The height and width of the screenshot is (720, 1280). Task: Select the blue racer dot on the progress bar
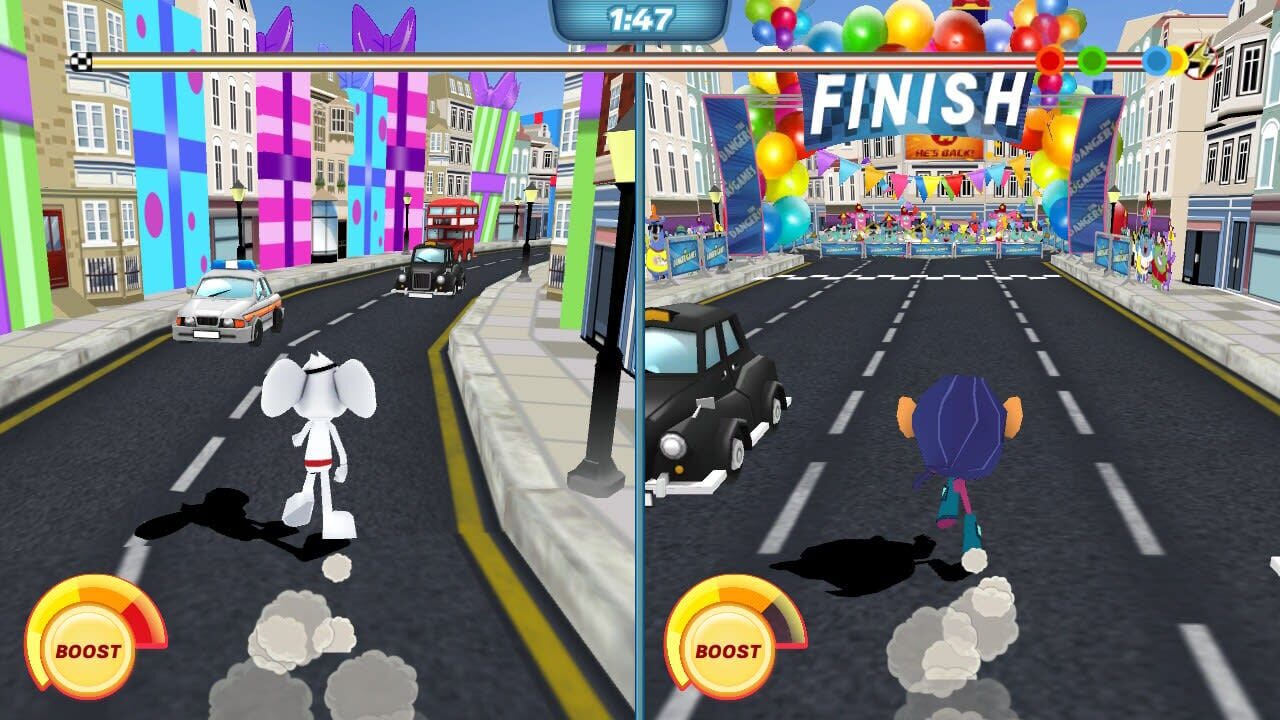click(1156, 60)
